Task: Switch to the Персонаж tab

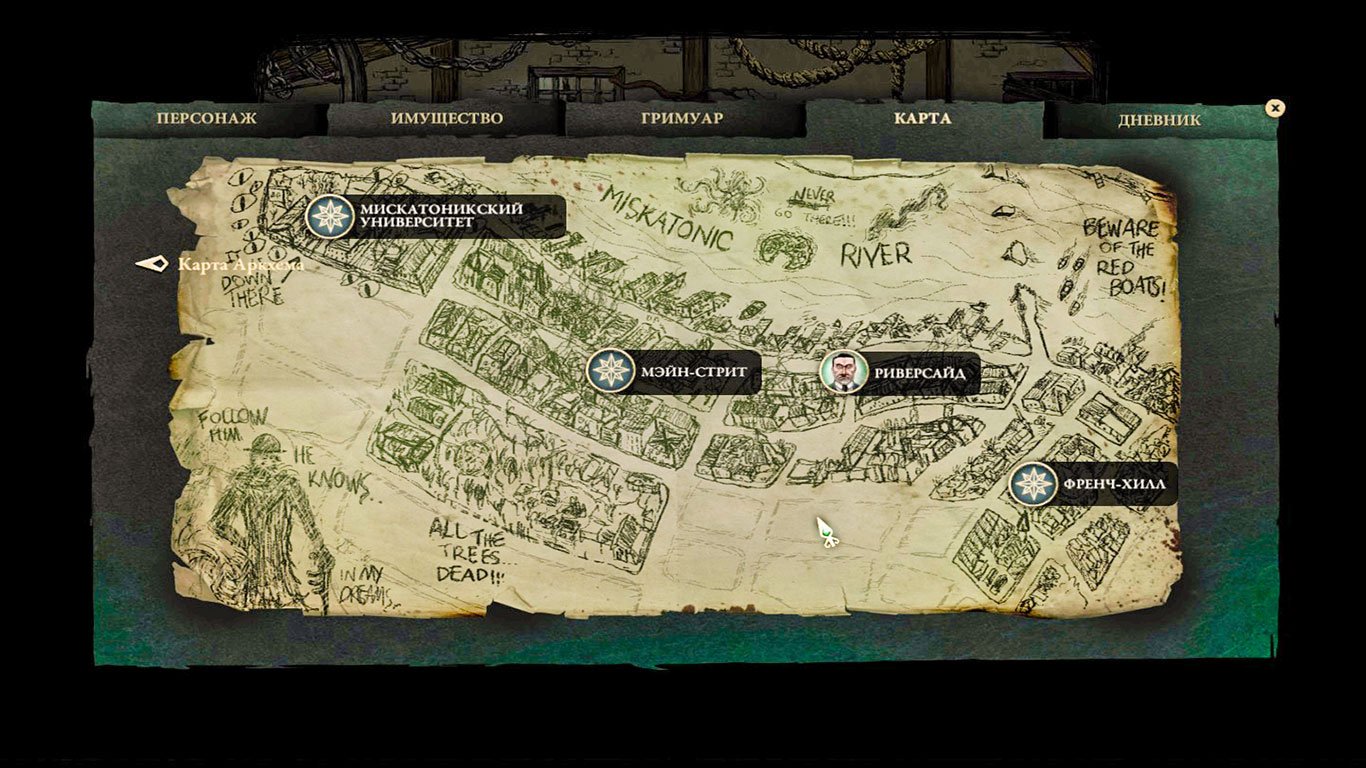Action: [206, 118]
